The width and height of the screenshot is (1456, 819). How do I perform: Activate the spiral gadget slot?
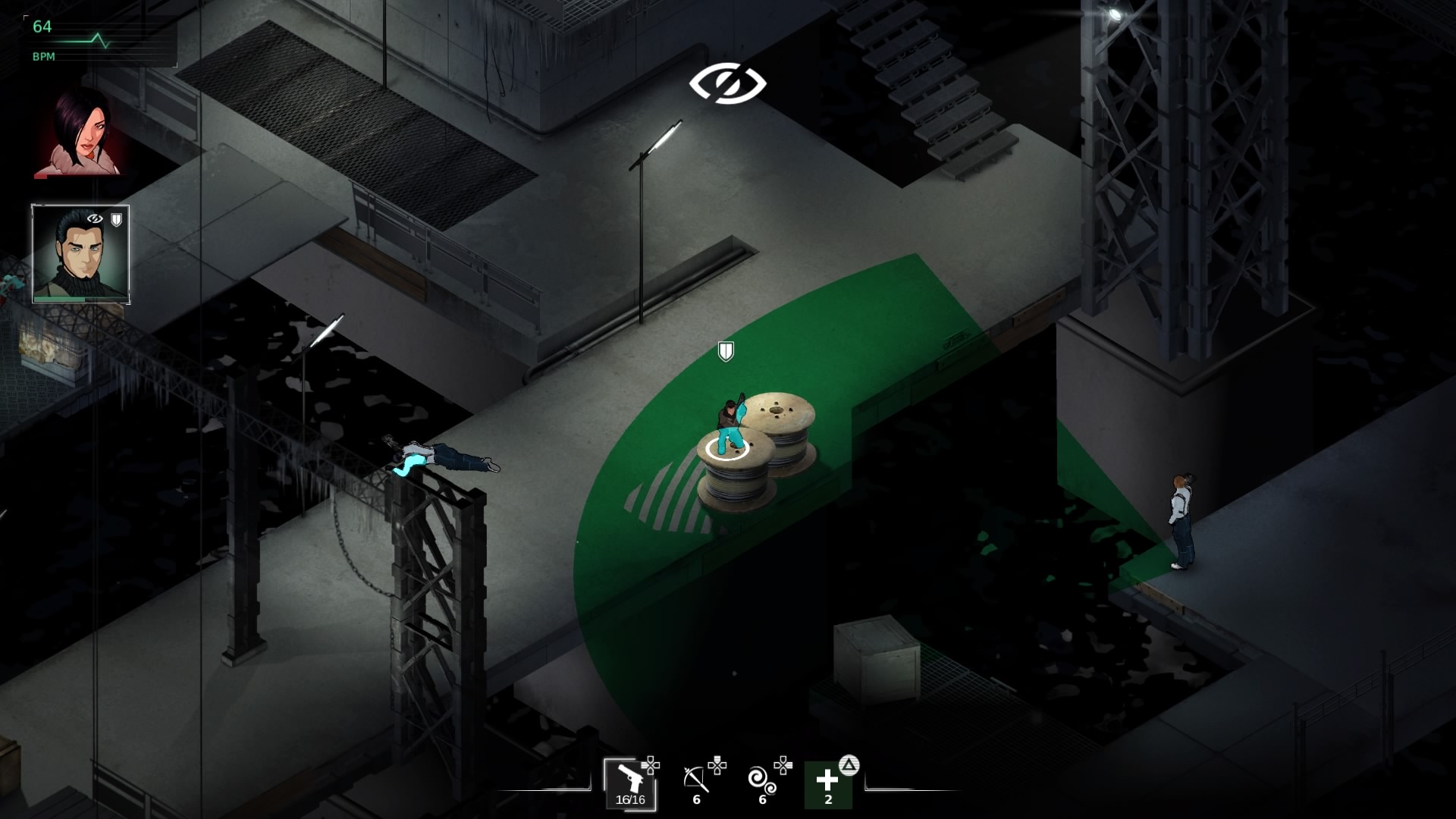(761, 783)
